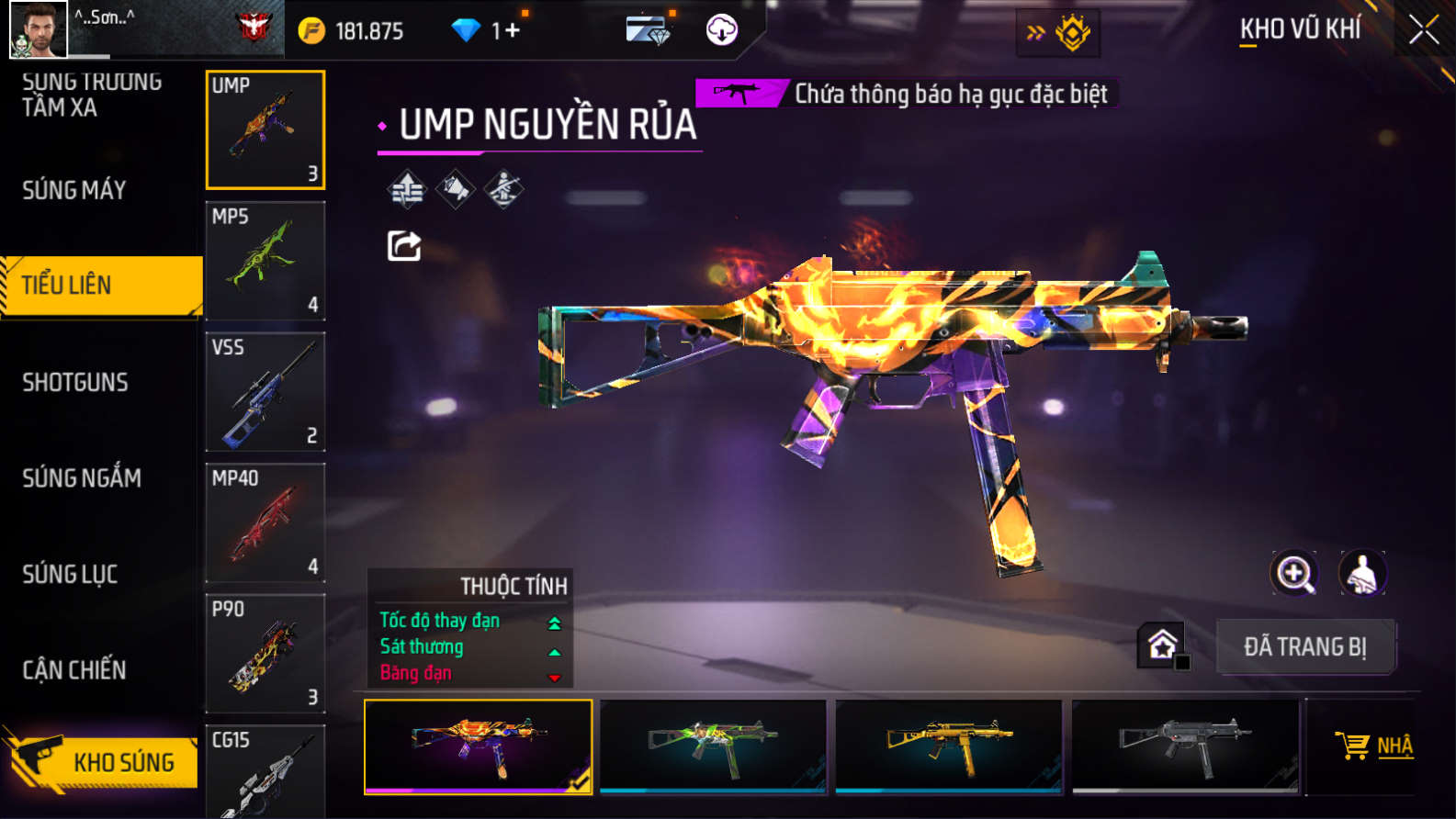
Task: Click the Kho Súng button
Action: tap(101, 760)
